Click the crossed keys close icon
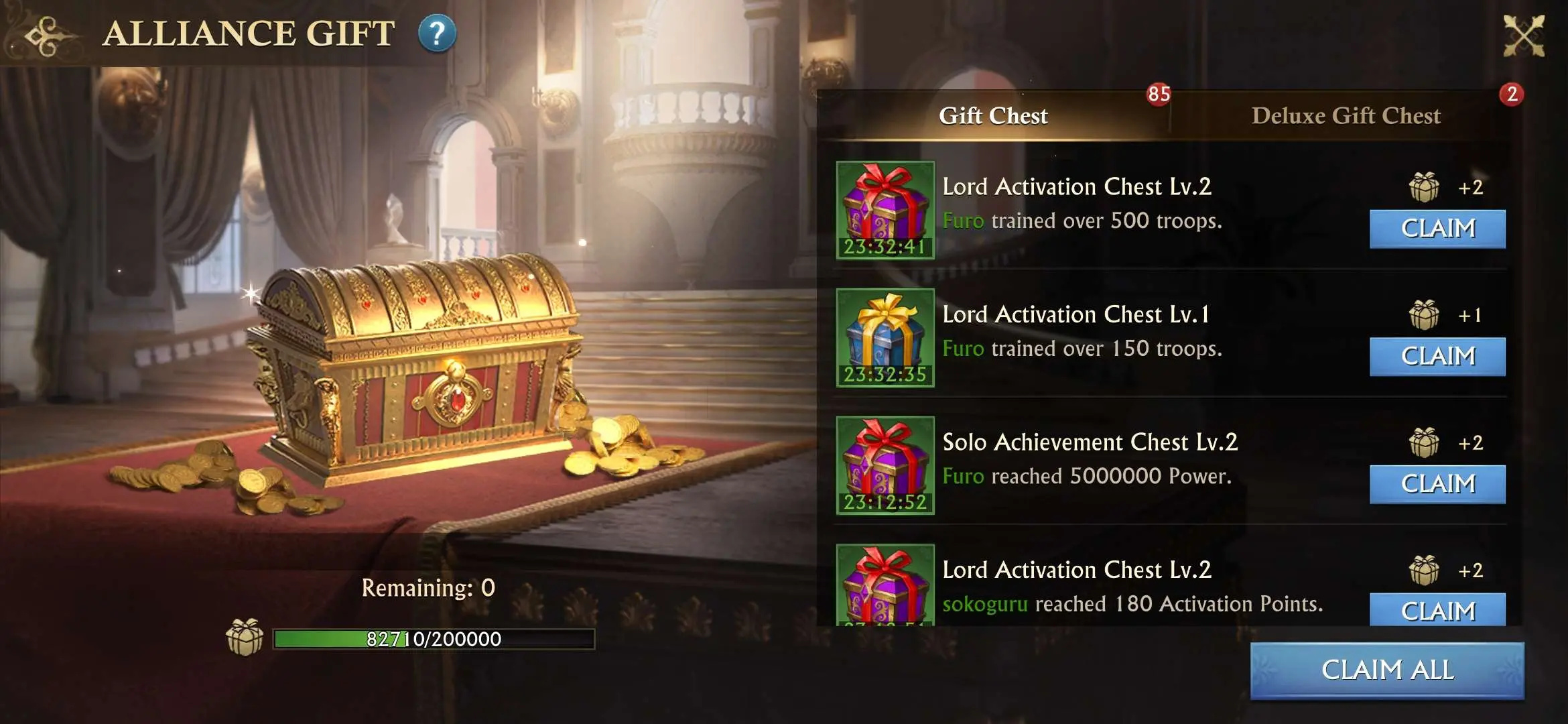The image size is (1568, 724). coord(1526,35)
